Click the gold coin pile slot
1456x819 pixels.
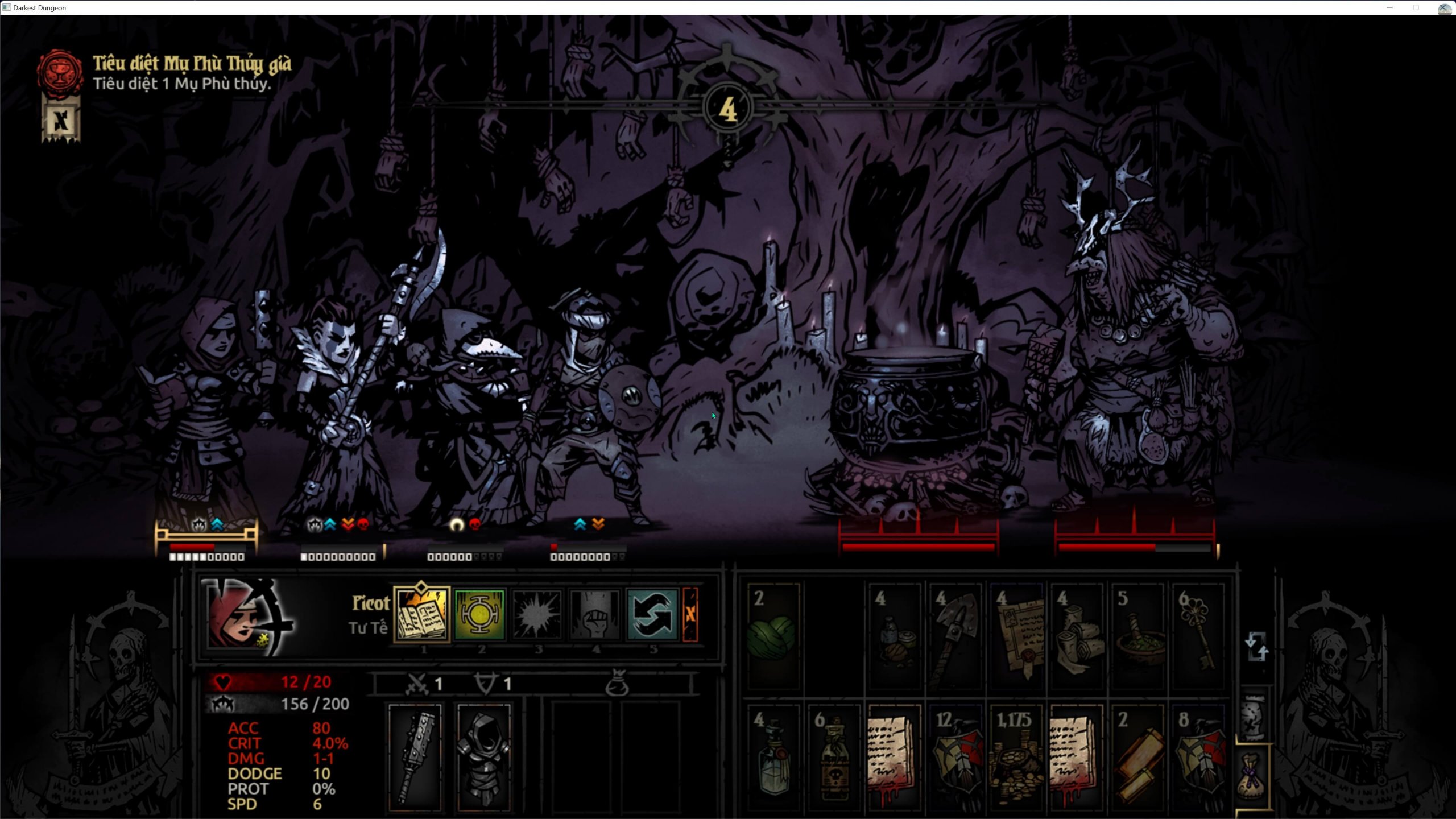coord(1016,758)
